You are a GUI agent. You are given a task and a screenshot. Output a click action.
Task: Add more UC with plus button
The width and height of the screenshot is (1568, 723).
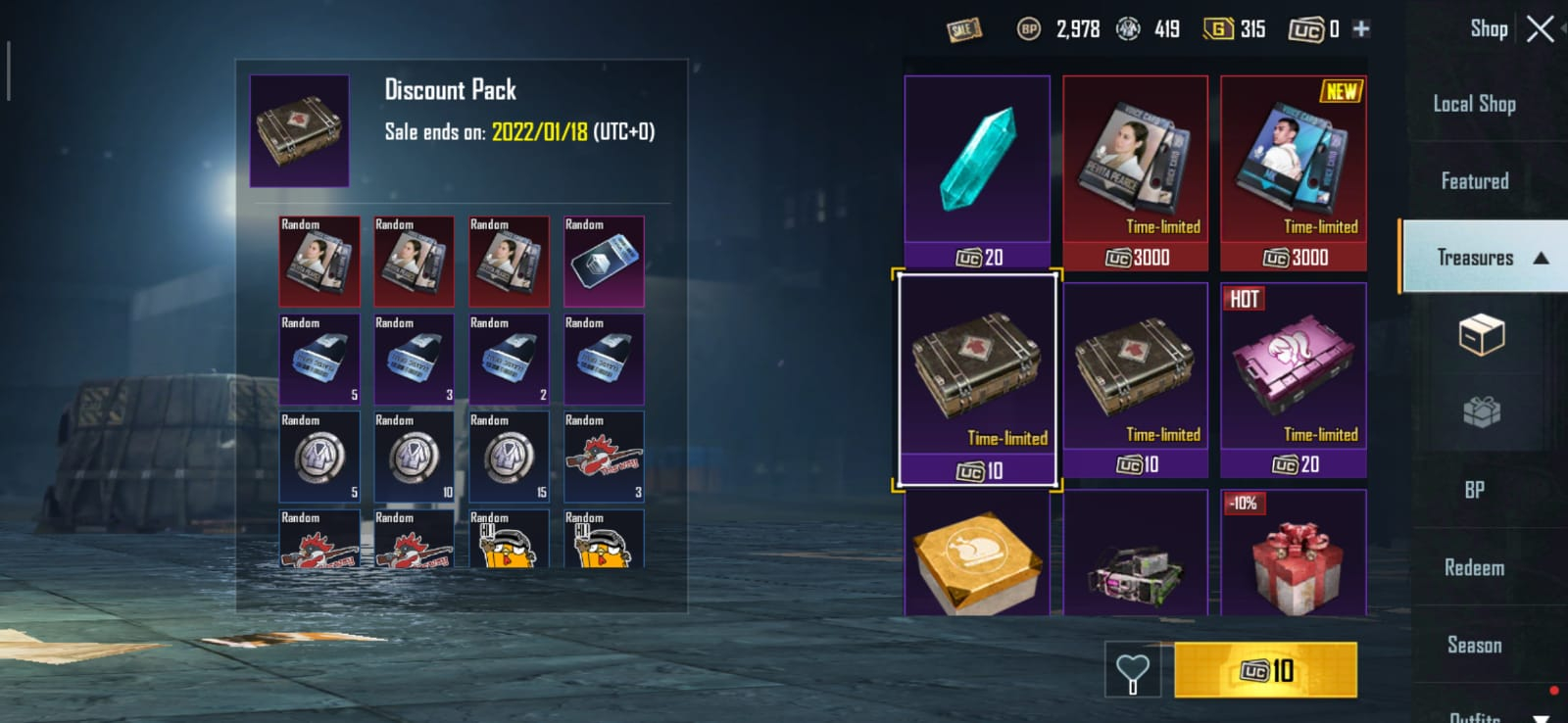(1361, 29)
